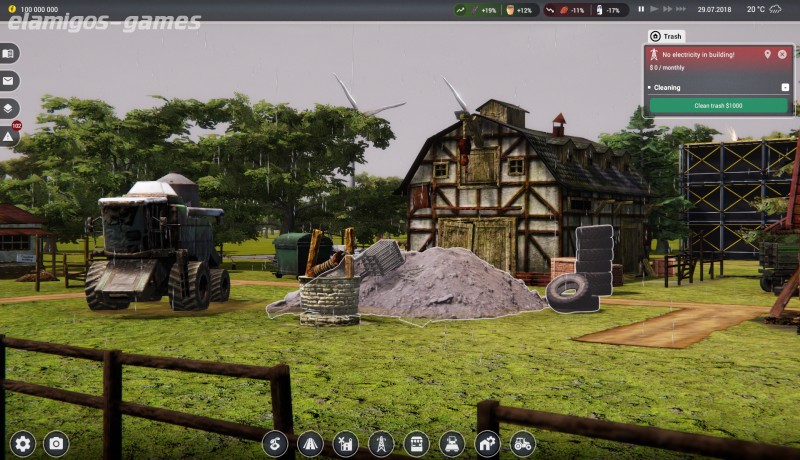The height and width of the screenshot is (460, 800).
Task: Open the layers overlay menu
Action: (x=9, y=107)
